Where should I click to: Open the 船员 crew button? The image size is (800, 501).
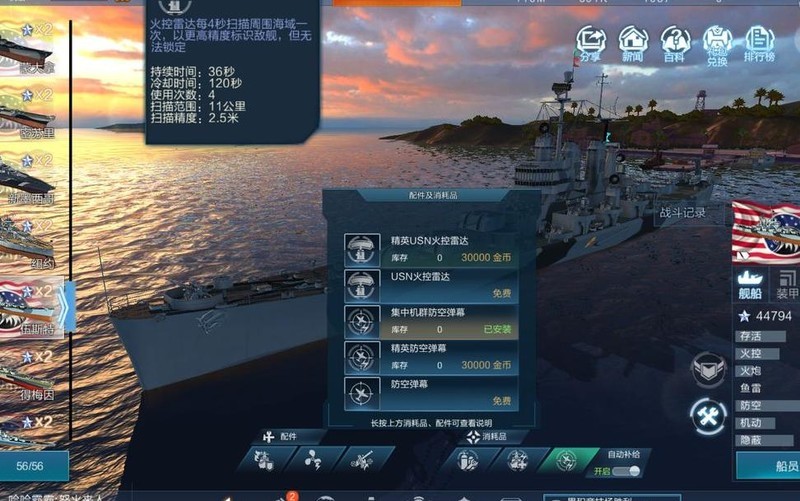pyautogui.click(x=770, y=465)
